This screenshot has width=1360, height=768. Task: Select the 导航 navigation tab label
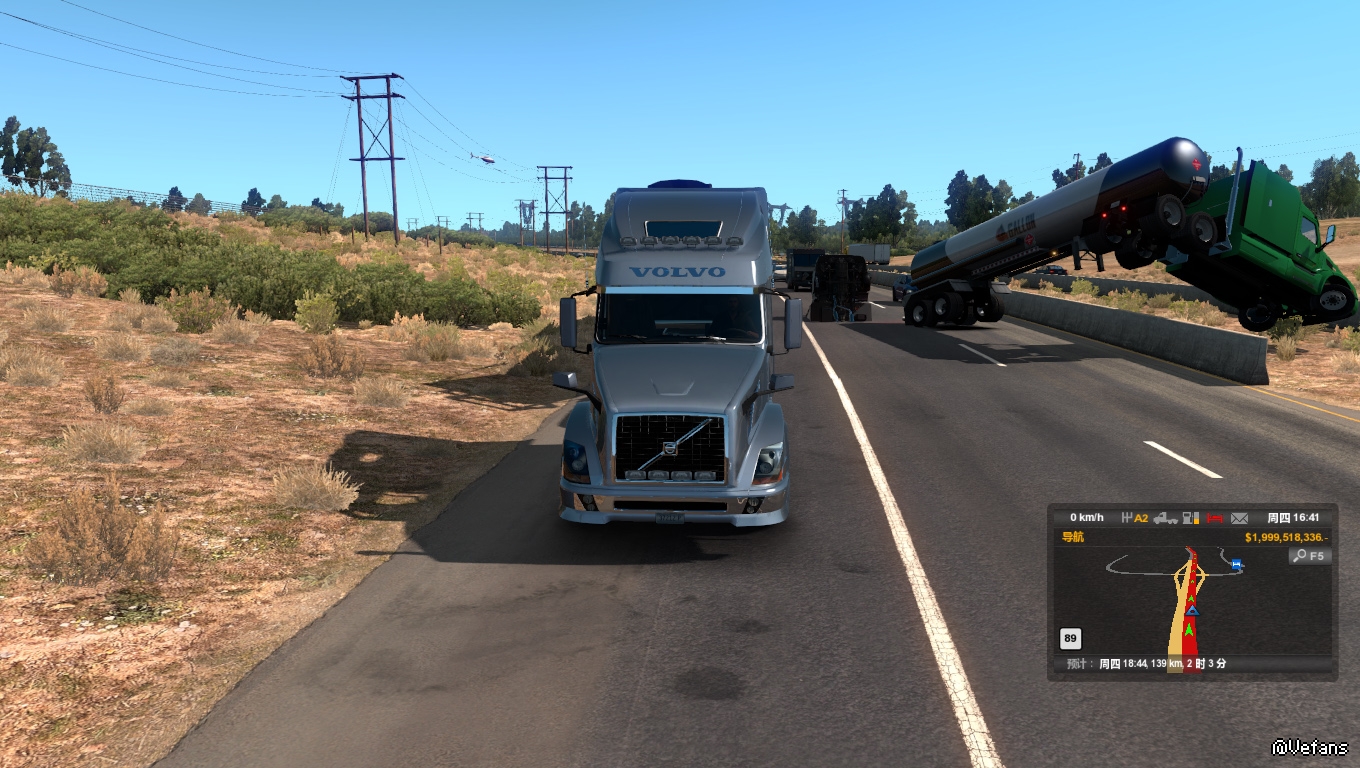[1072, 537]
